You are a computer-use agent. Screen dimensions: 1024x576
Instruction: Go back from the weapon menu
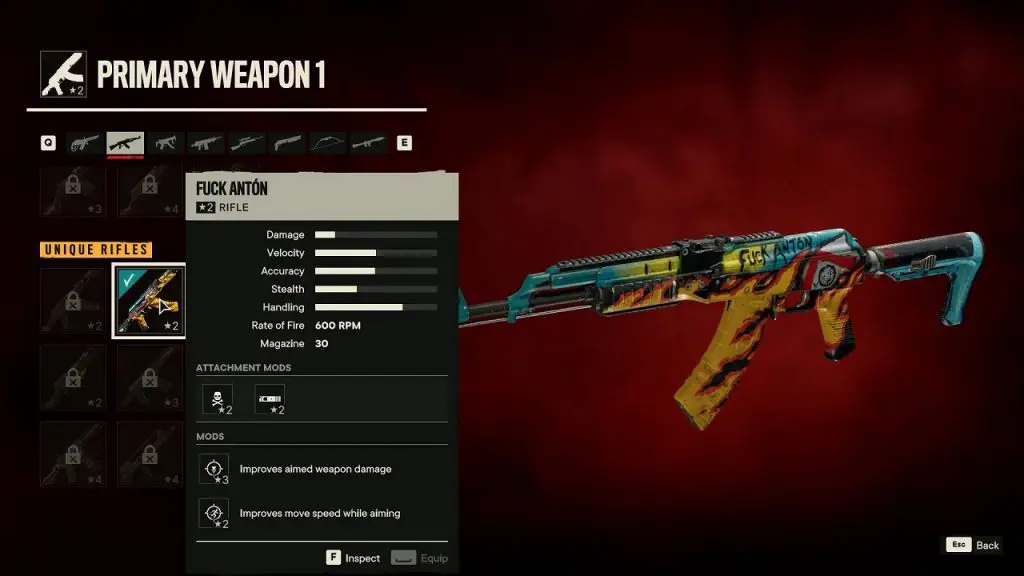[x=973, y=545]
